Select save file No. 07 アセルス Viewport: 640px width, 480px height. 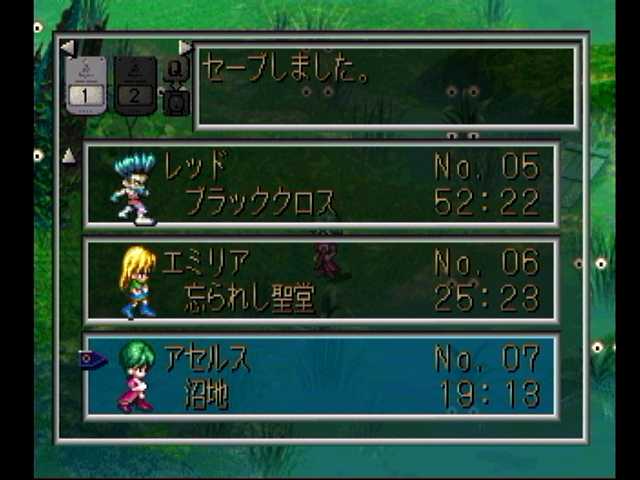point(321,375)
